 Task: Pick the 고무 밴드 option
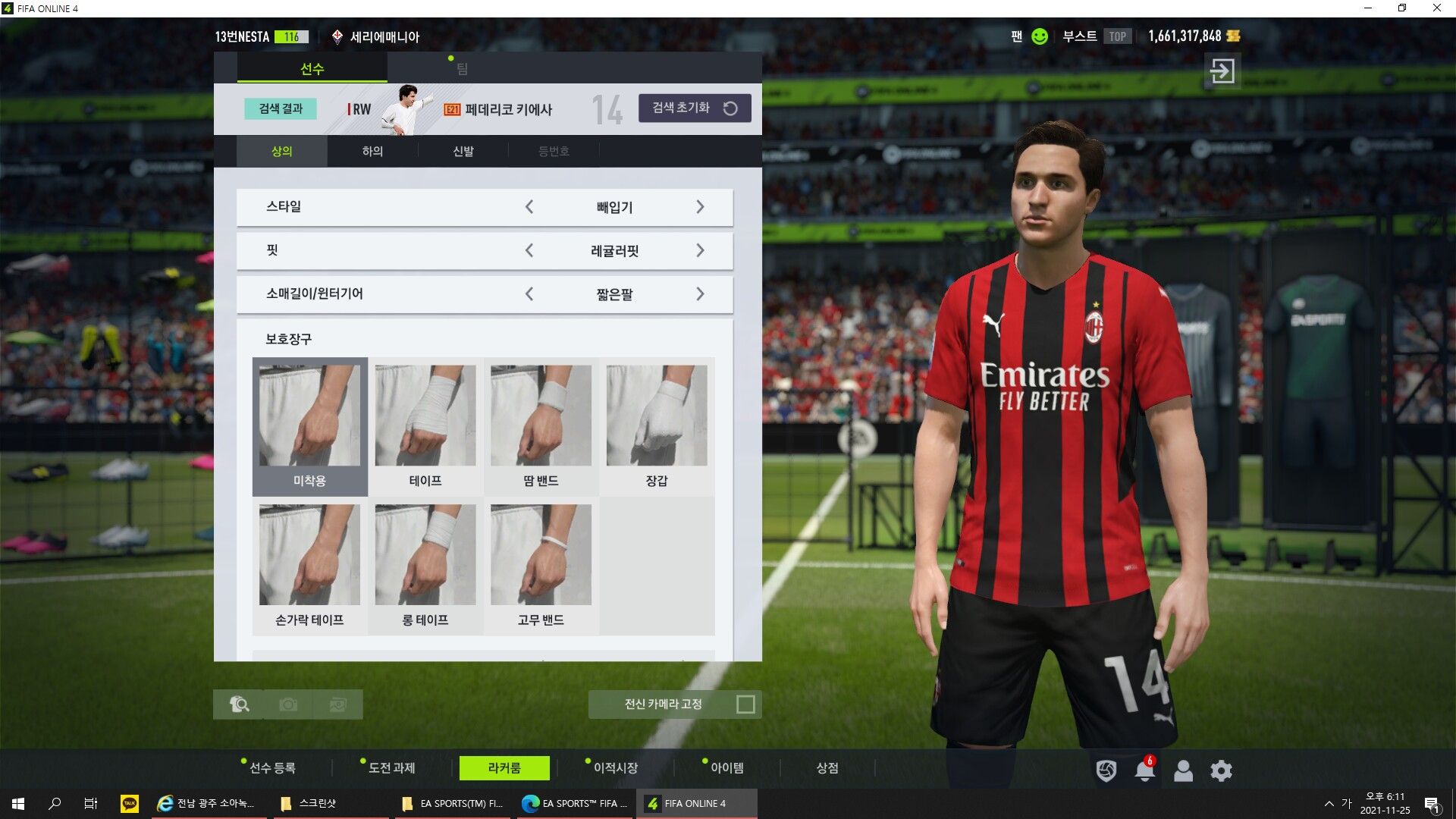[x=541, y=565]
